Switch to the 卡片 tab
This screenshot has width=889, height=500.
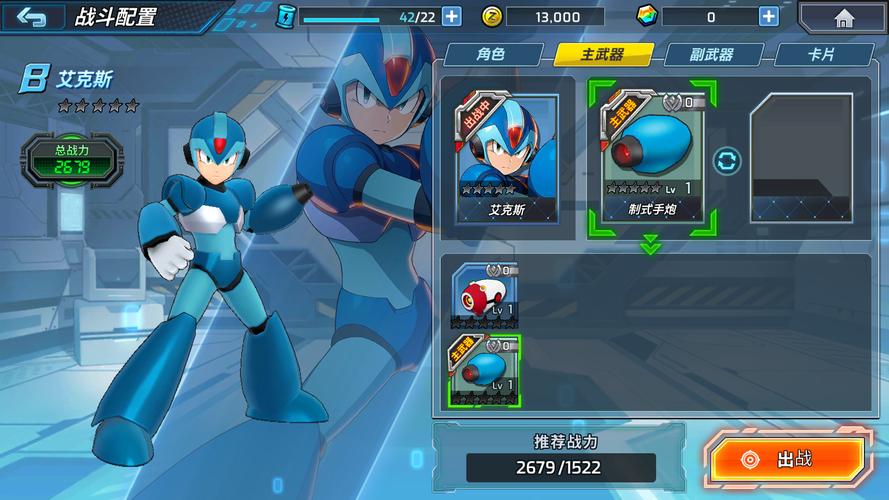pos(820,55)
